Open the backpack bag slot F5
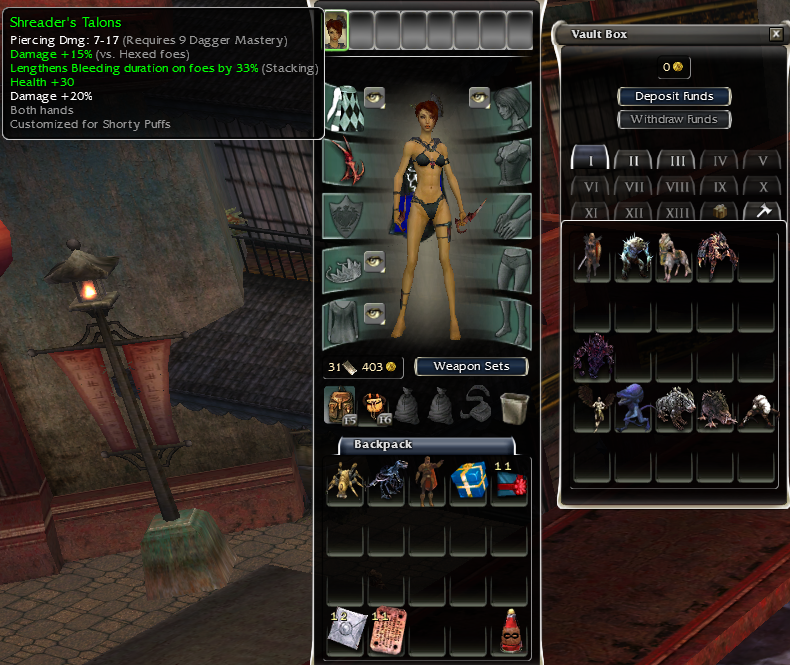This screenshot has height=665, width=790. (342, 404)
